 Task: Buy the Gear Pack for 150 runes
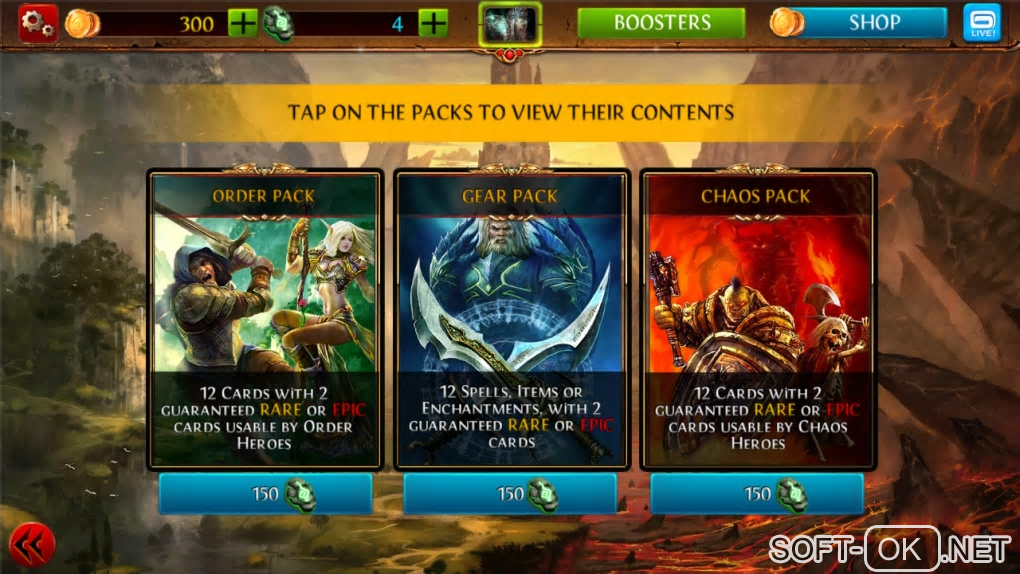click(510, 494)
